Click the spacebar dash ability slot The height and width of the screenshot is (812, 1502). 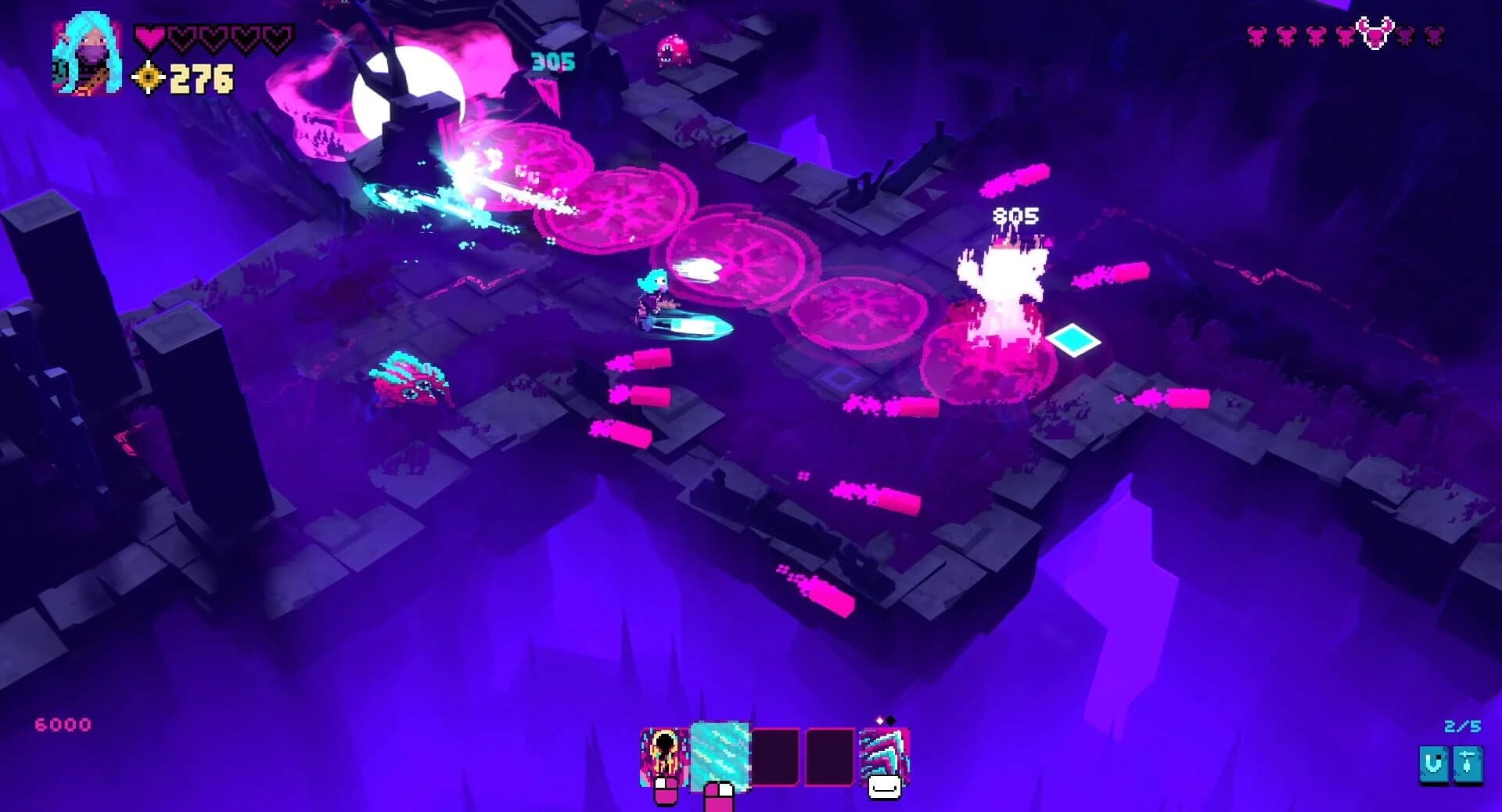coord(882,755)
